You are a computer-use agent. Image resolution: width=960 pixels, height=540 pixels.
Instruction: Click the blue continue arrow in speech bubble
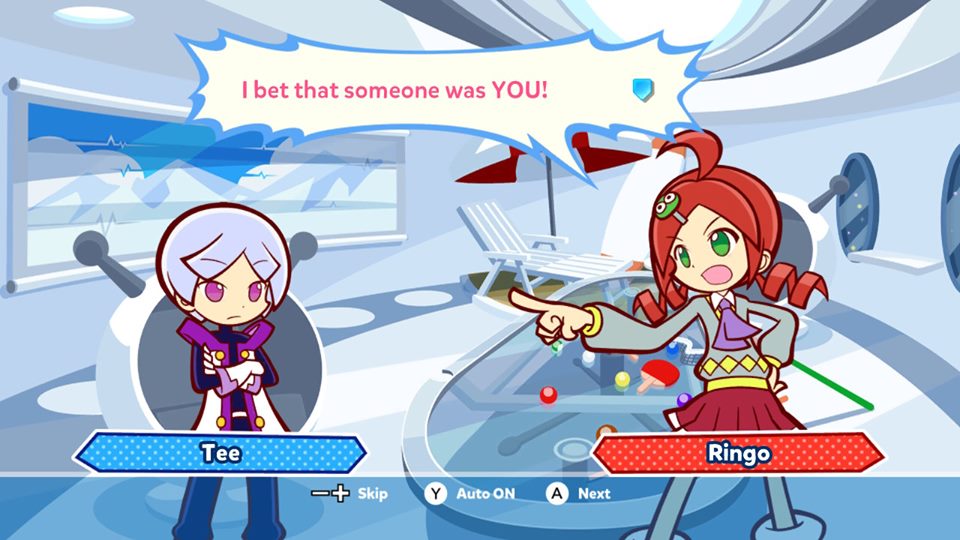[x=641, y=90]
